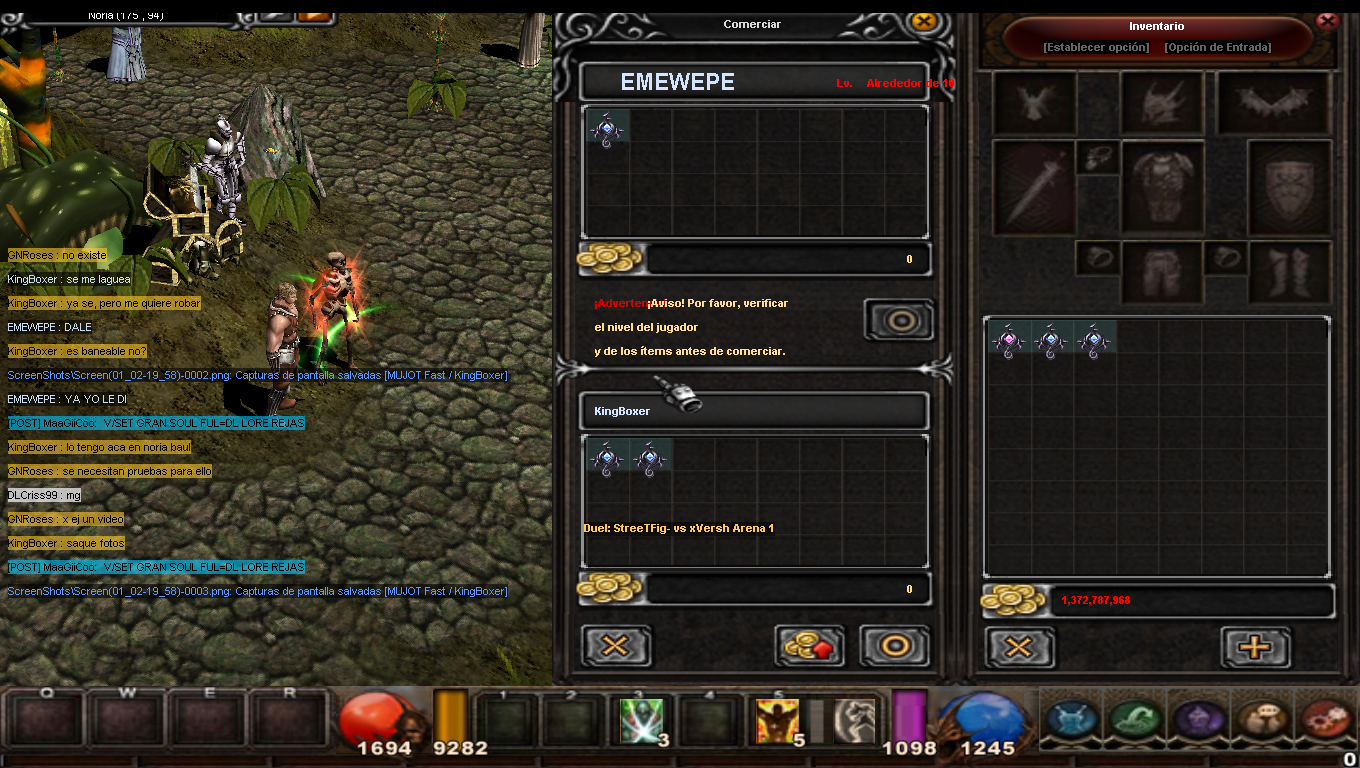Close the Inventario panel with the red X

(x=1327, y=20)
